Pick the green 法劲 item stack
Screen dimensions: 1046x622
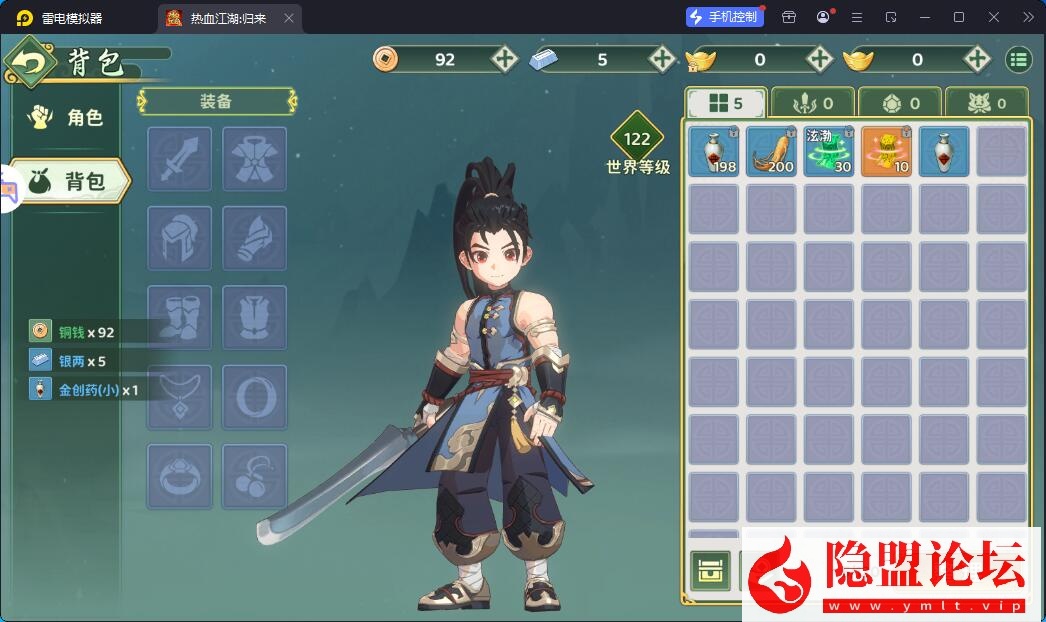(x=828, y=151)
